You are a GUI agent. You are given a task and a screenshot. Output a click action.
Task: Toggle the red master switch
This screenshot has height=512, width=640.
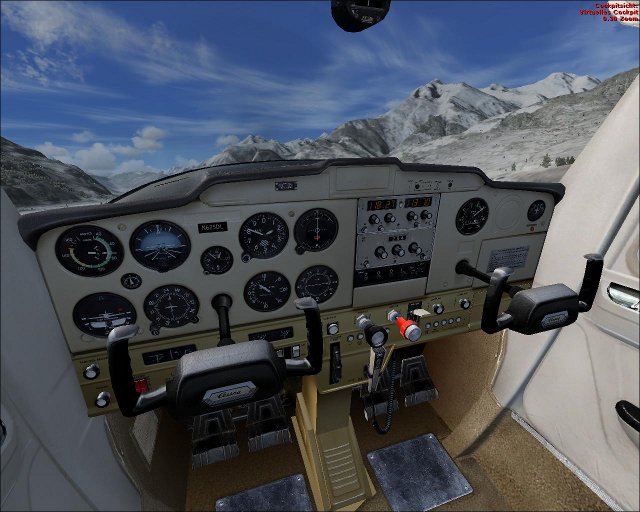(141, 385)
